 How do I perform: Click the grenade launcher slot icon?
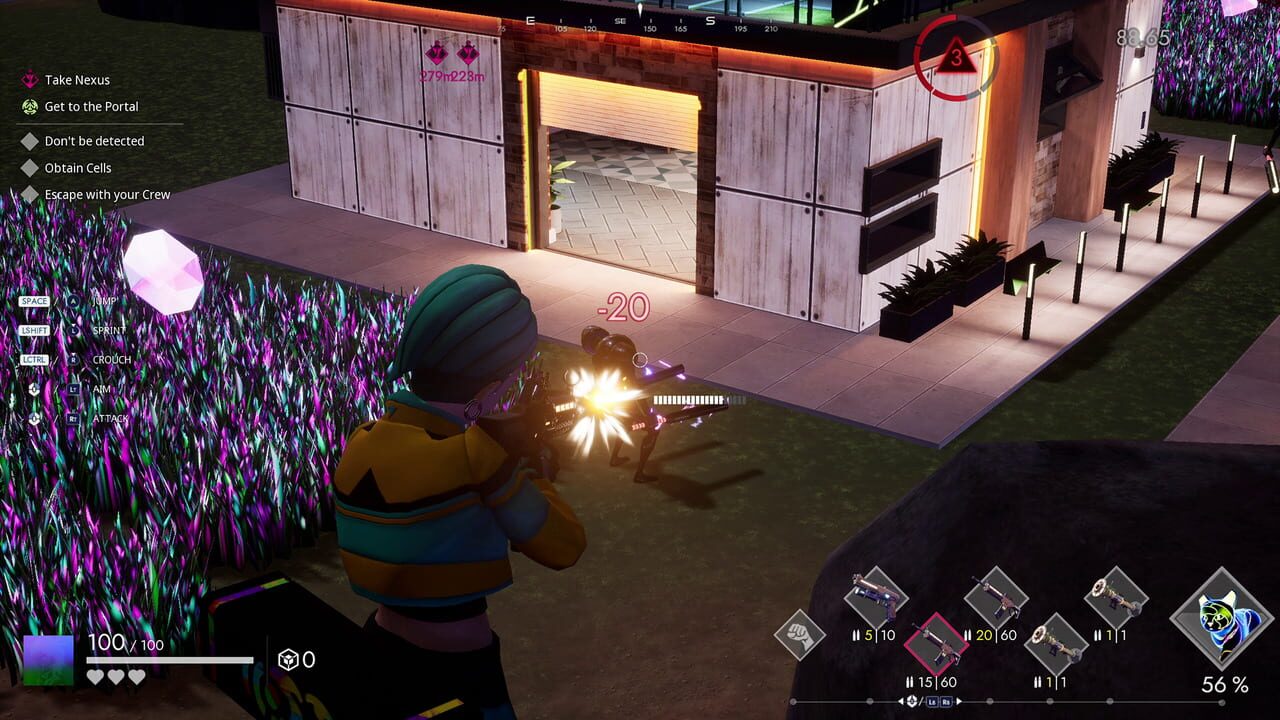coord(1057,644)
